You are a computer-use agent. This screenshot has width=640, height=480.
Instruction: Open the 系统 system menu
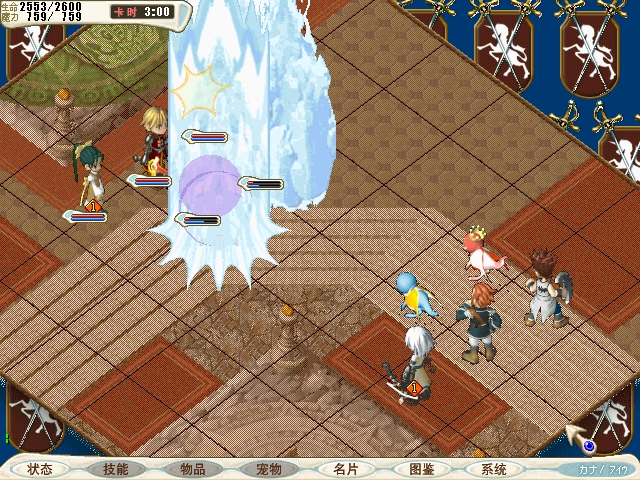point(493,468)
